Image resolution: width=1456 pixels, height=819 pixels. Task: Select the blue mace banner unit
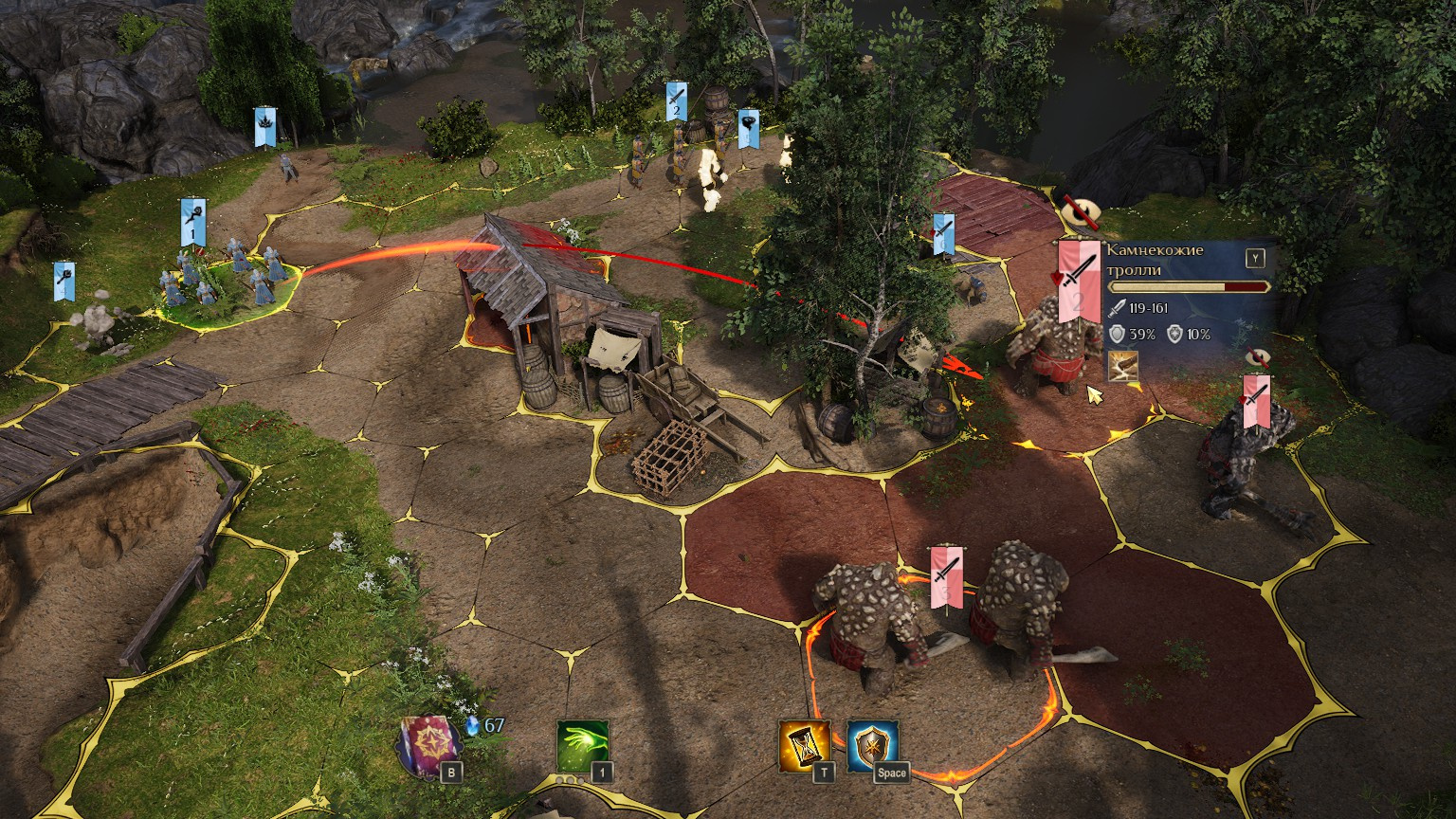click(64, 281)
